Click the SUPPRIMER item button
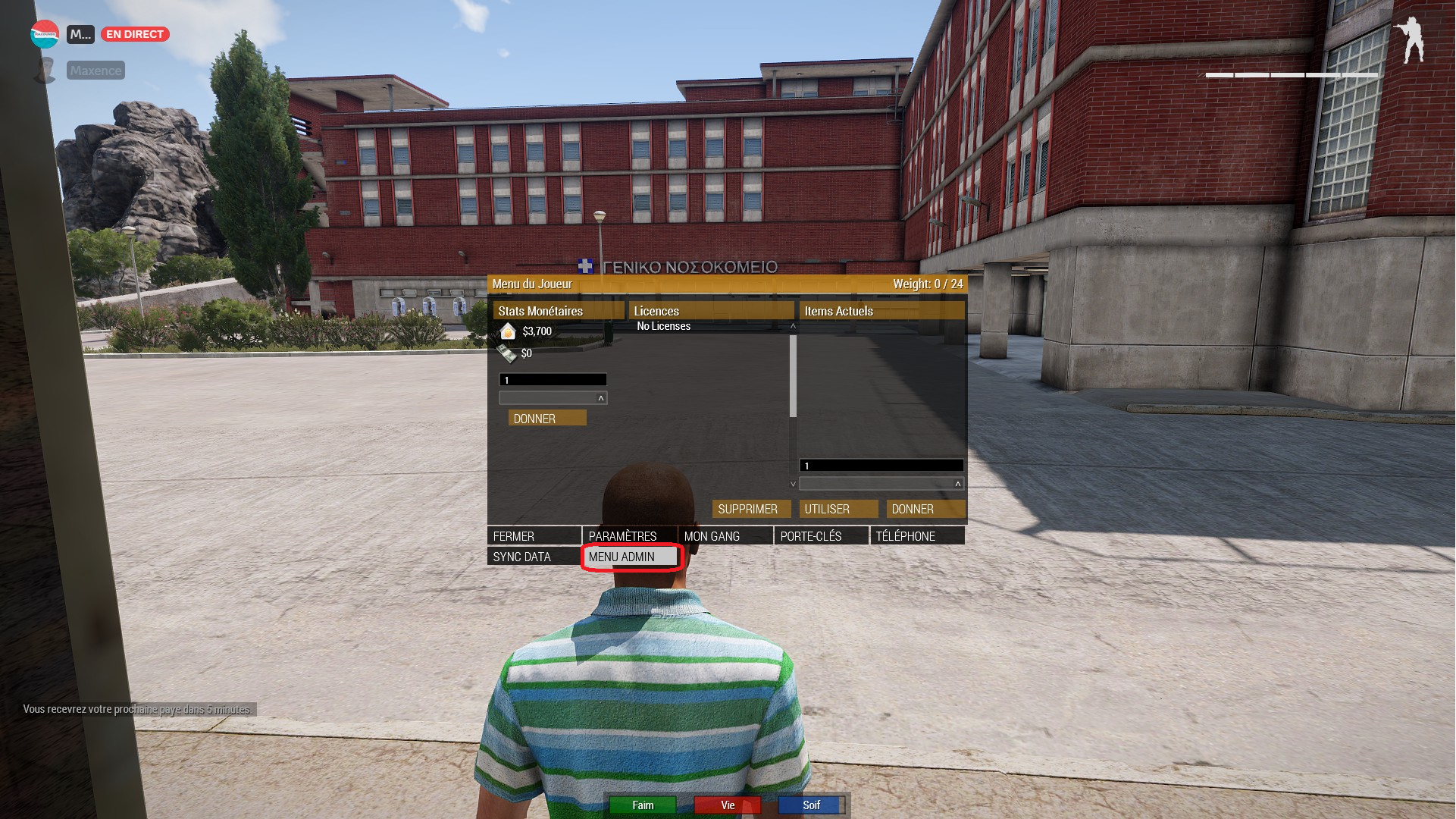The image size is (1456, 819). point(750,509)
